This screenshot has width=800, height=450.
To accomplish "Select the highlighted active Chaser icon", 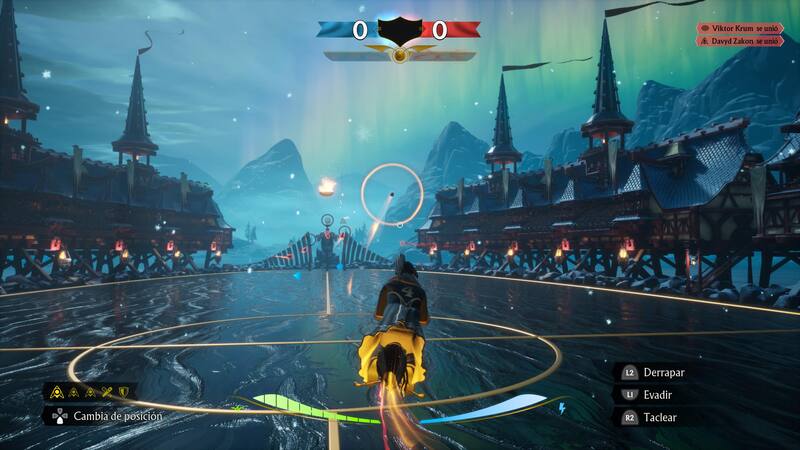I will pos(57,392).
